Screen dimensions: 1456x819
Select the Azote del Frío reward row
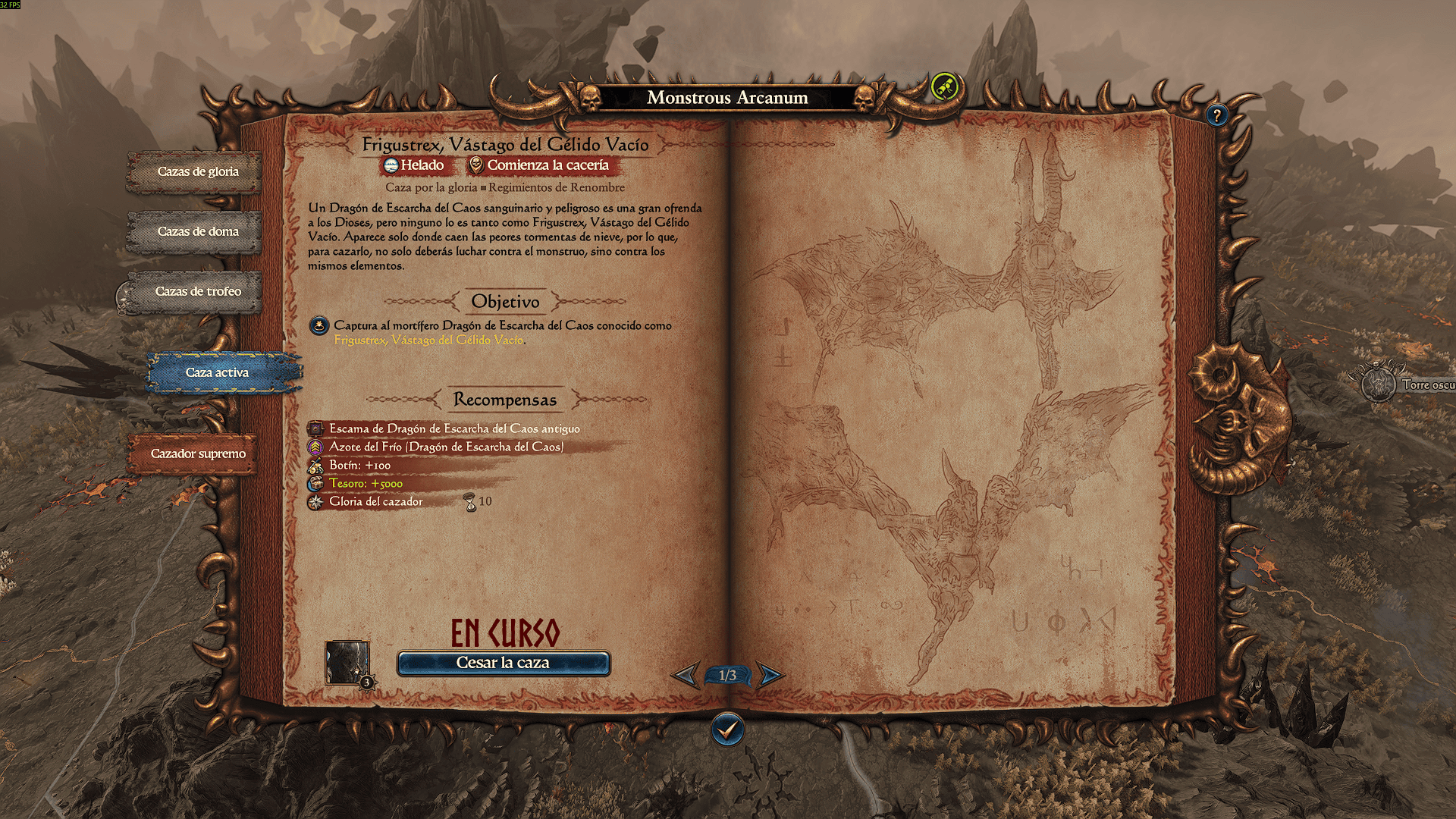point(446,447)
